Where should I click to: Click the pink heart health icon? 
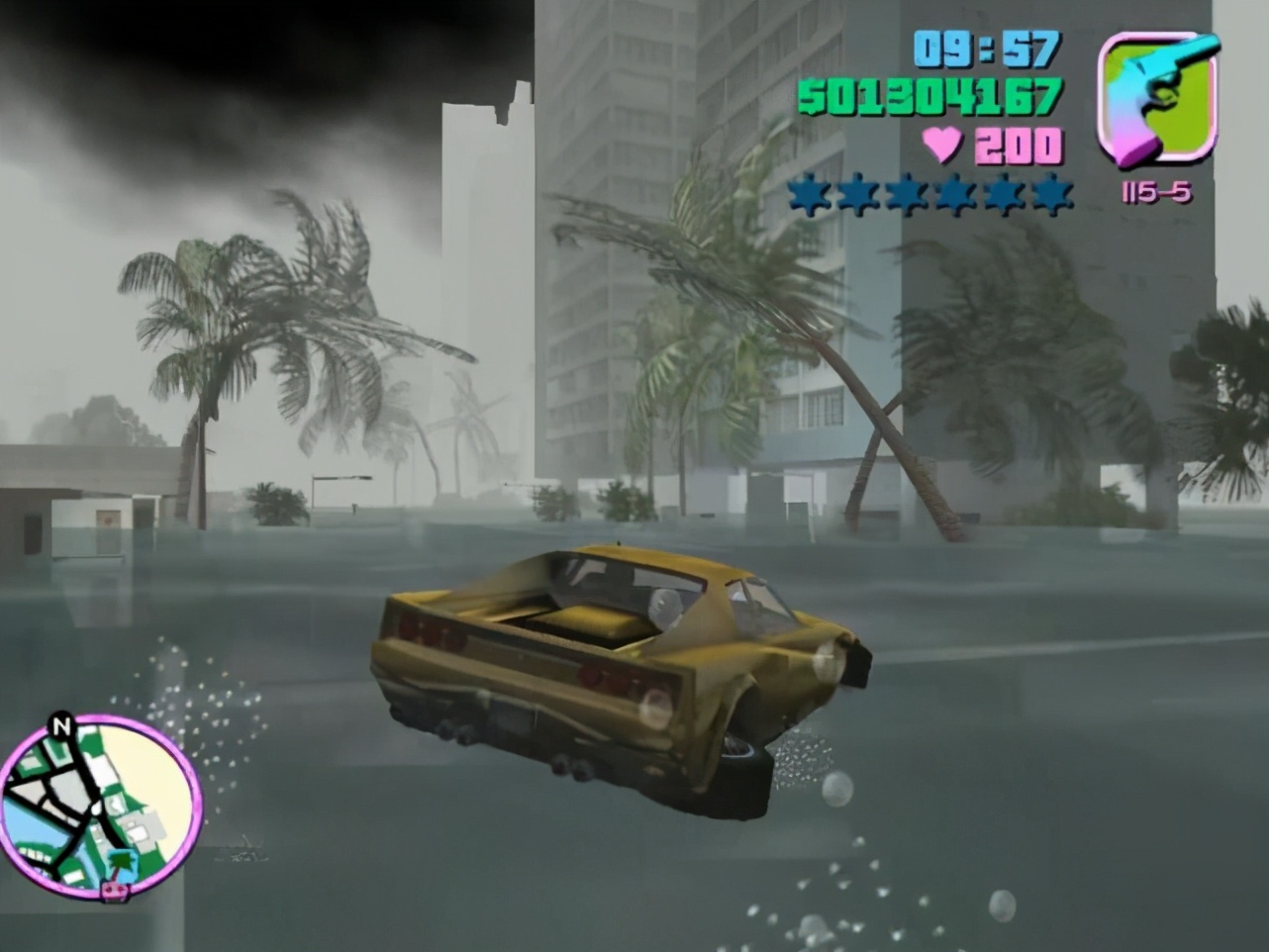click(x=941, y=146)
